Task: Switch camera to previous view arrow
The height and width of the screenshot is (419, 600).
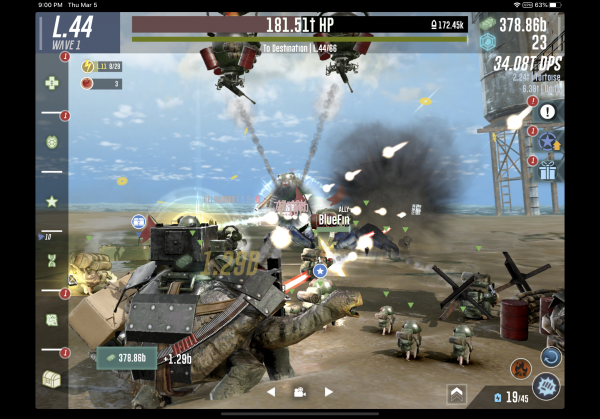Action: click(x=270, y=392)
